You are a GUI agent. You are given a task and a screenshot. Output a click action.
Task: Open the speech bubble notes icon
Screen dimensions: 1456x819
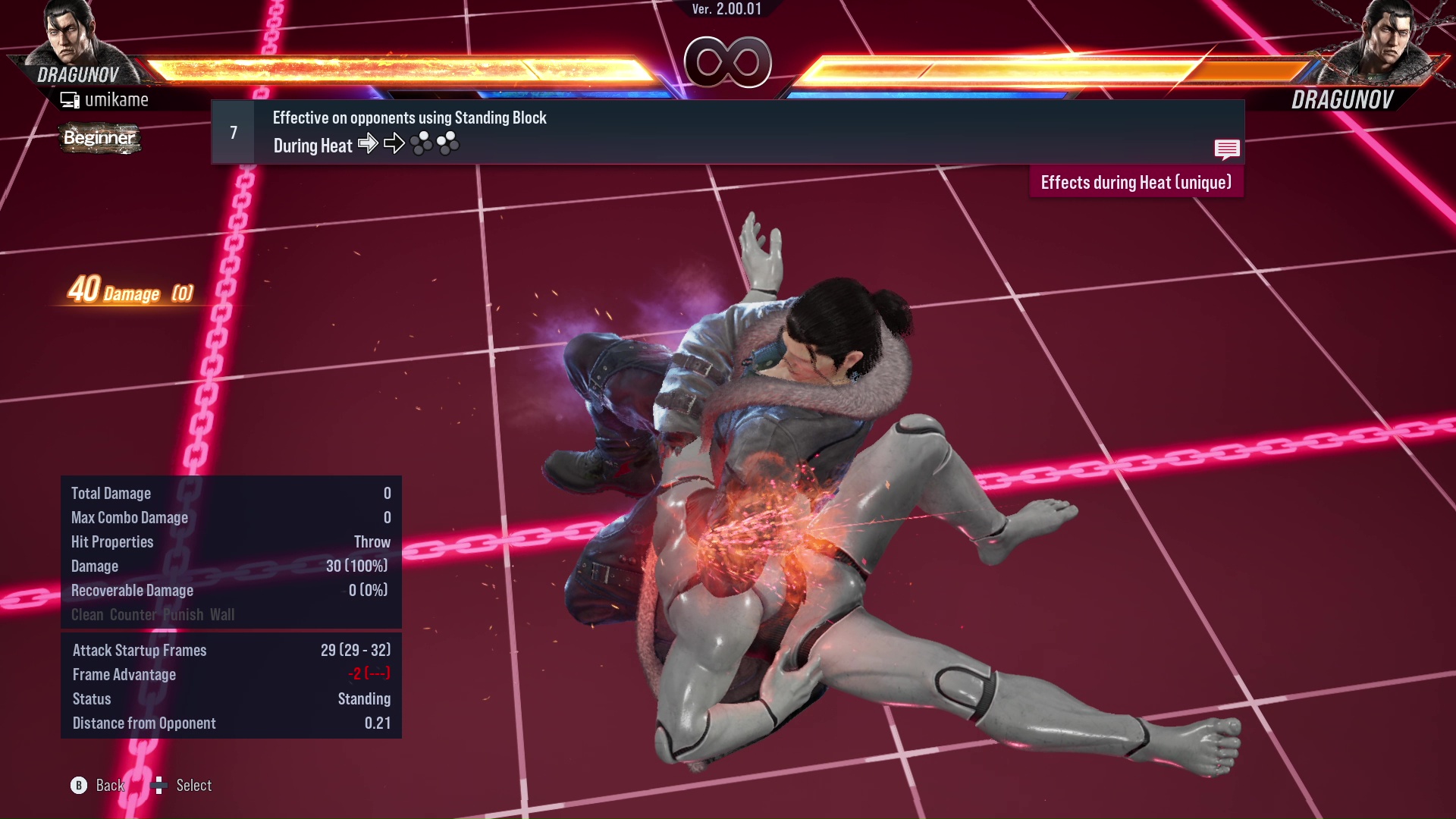point(1226,149)
